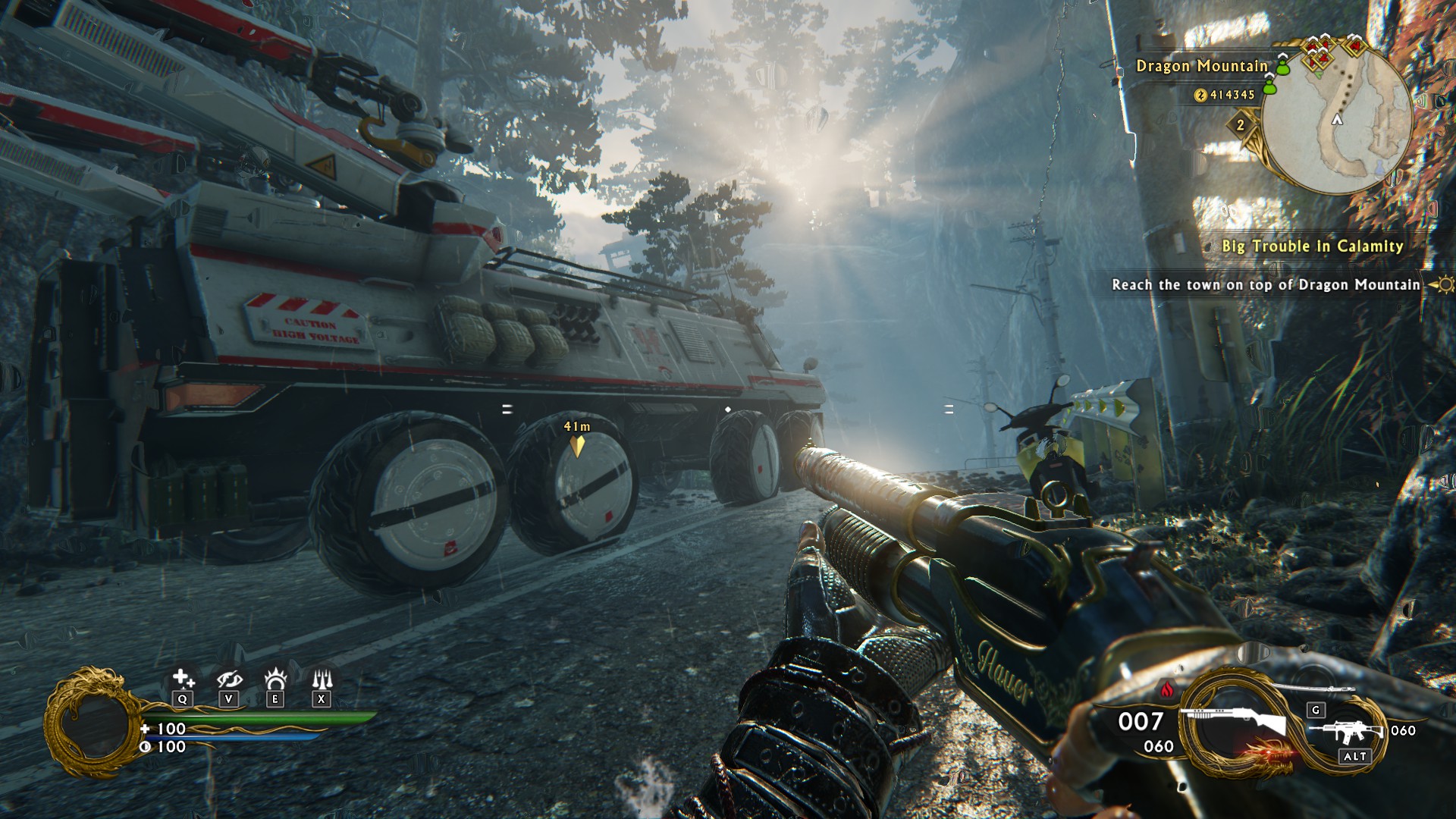Image resolution: width=1456 pixels, height=819 pixels.
Task: Click the Big Trouble in Calamity quest title
Action: 1312,246
